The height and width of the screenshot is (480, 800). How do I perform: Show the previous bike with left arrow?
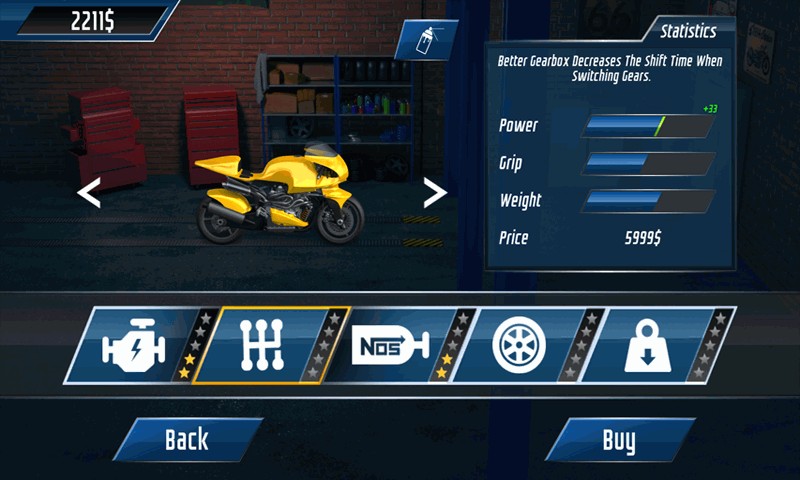pyautogui.click(x=89, y=193)
